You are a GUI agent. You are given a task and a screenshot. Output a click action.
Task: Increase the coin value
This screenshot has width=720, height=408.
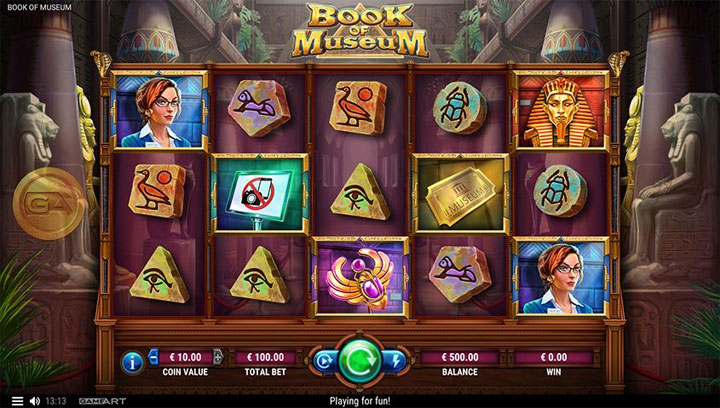pos(218,357)
